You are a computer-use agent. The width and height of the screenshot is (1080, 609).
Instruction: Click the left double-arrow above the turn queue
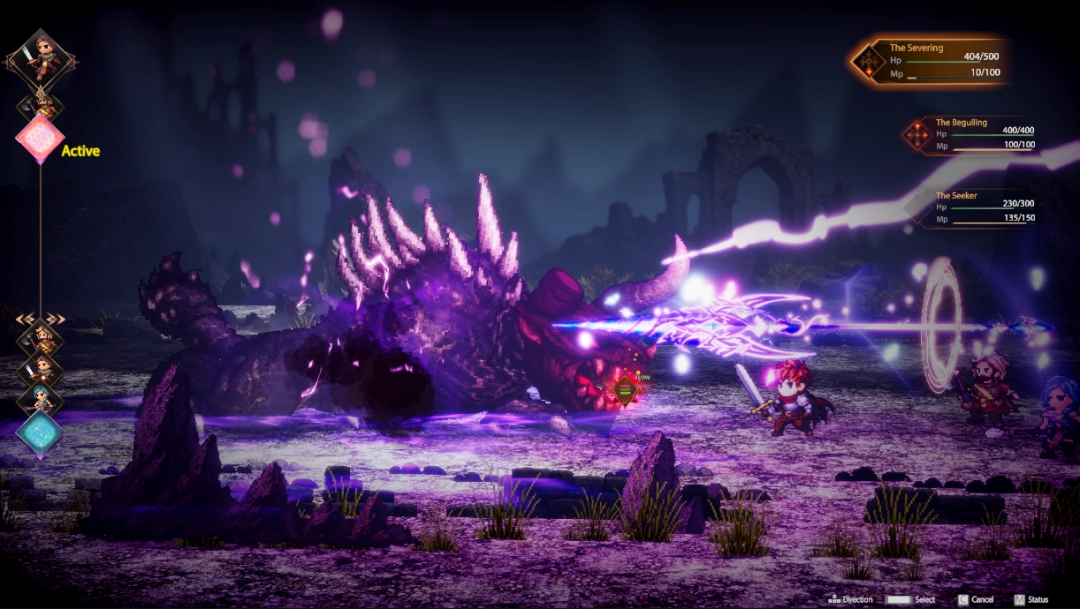pos(24,319)
